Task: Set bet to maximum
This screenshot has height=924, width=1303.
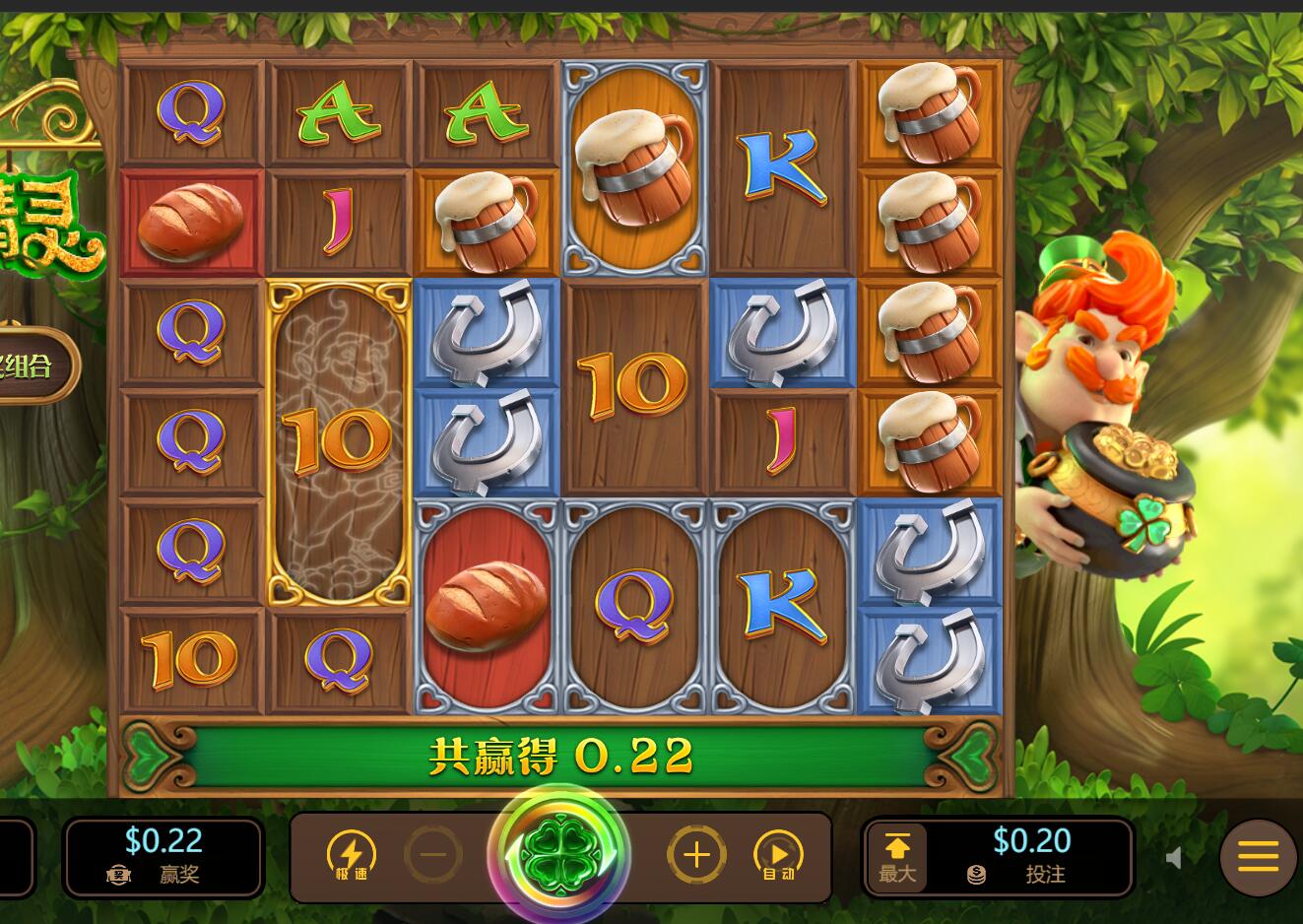Action: pos(897,857)
